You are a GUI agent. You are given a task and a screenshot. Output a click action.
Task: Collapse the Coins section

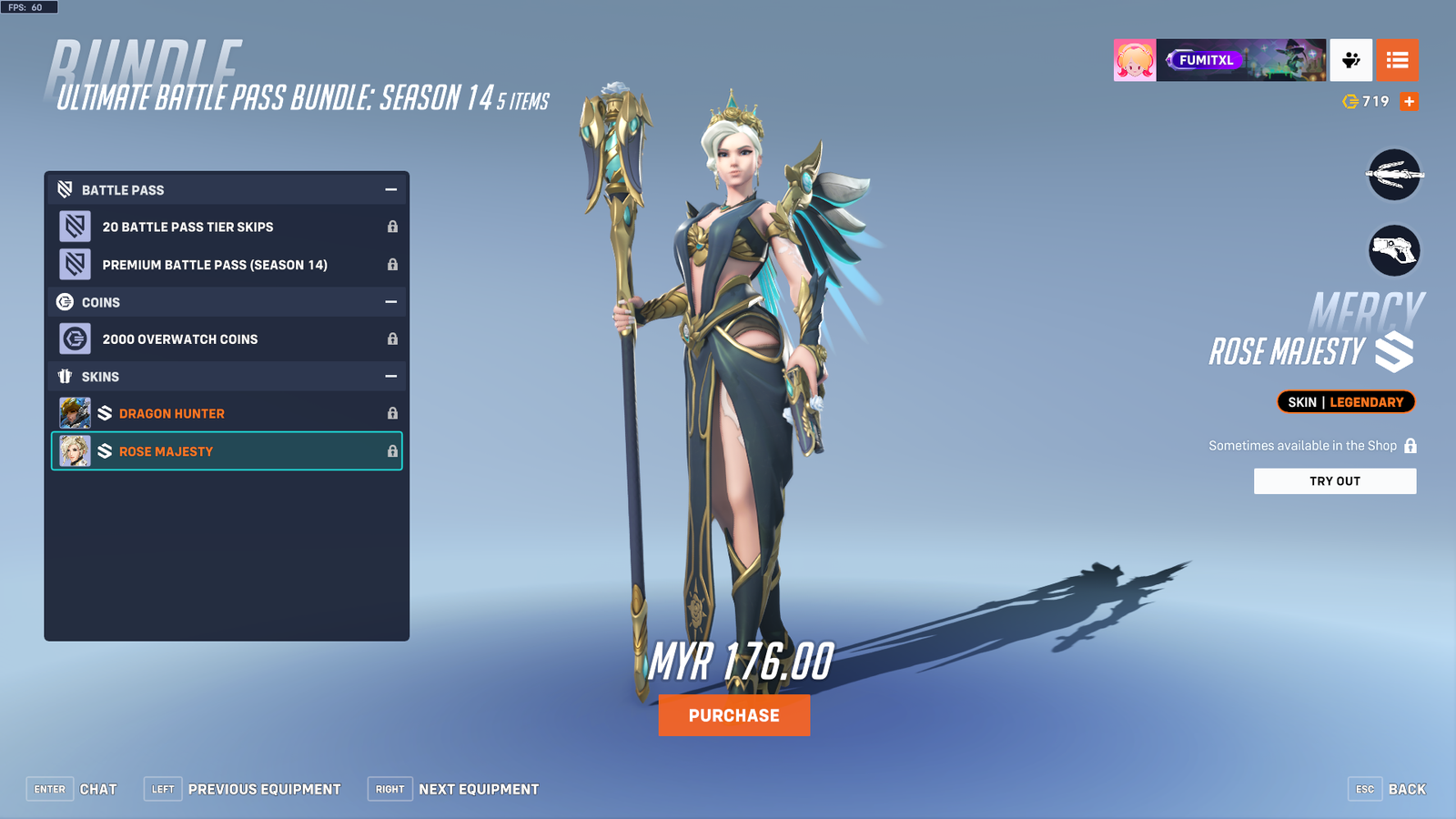[x=392, y=301]
